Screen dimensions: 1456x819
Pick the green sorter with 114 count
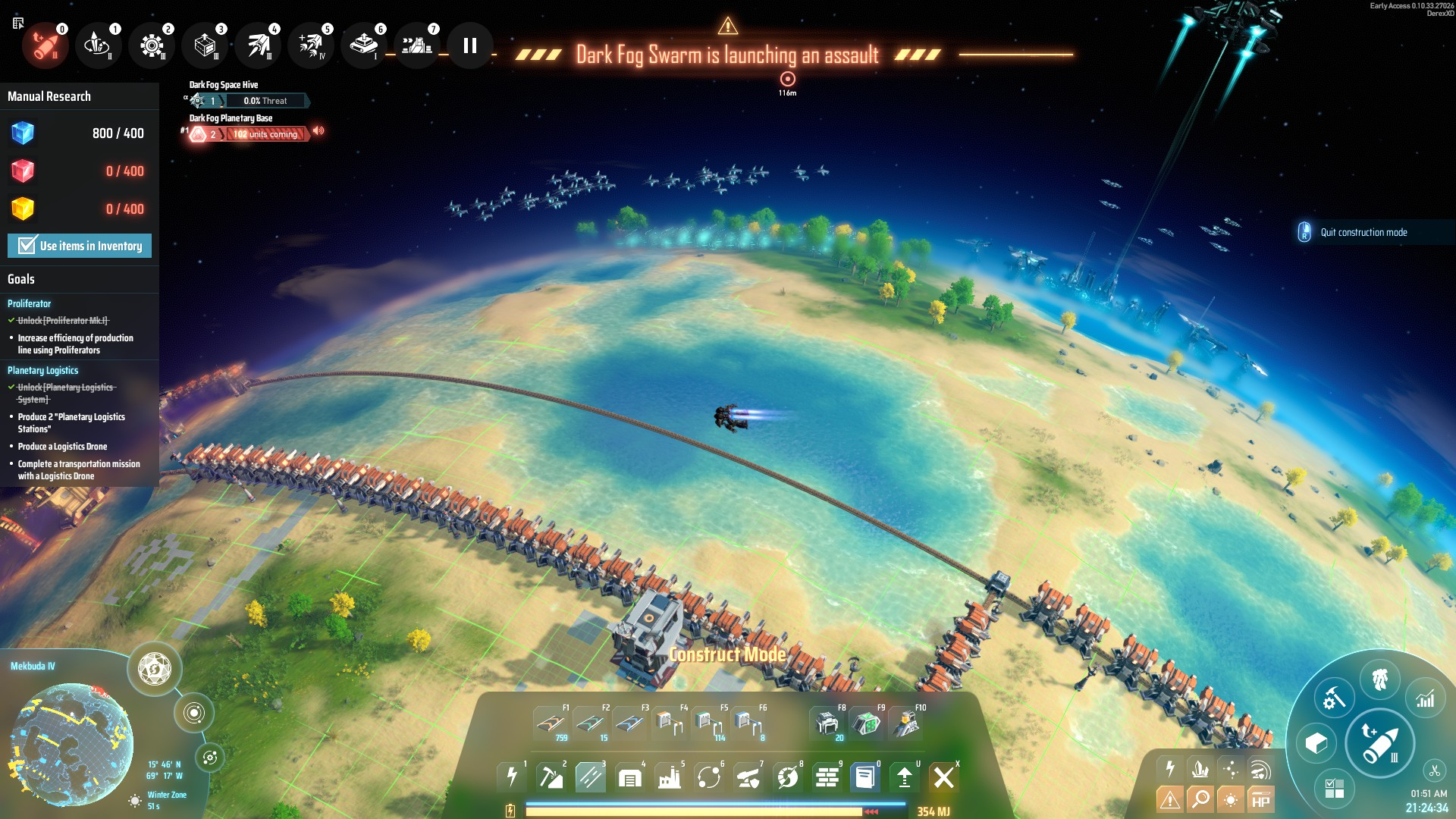[708, 723]
